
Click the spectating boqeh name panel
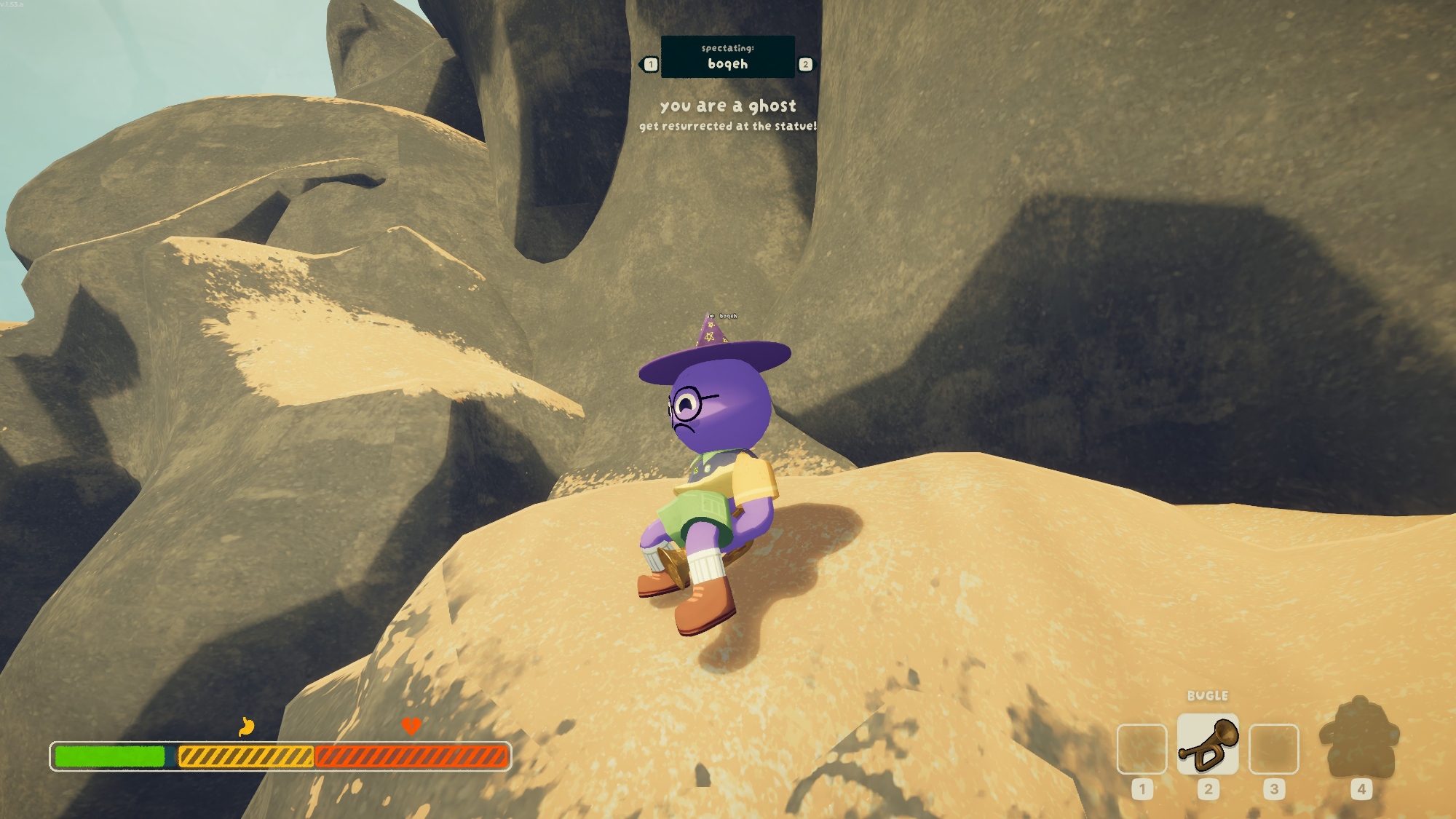click(727, 57)
